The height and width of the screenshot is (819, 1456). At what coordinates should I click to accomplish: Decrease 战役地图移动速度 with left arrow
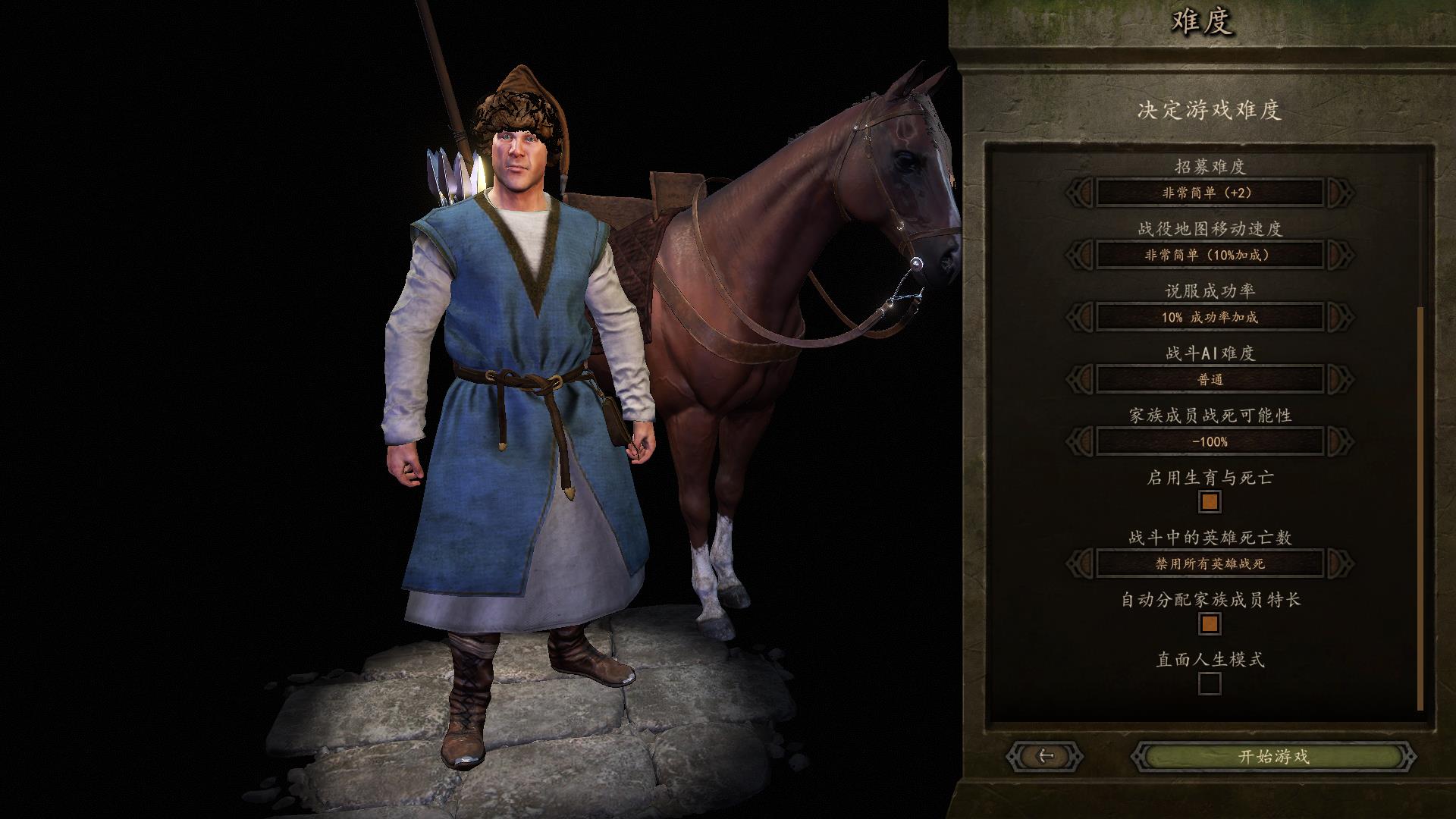point(1080,255)
